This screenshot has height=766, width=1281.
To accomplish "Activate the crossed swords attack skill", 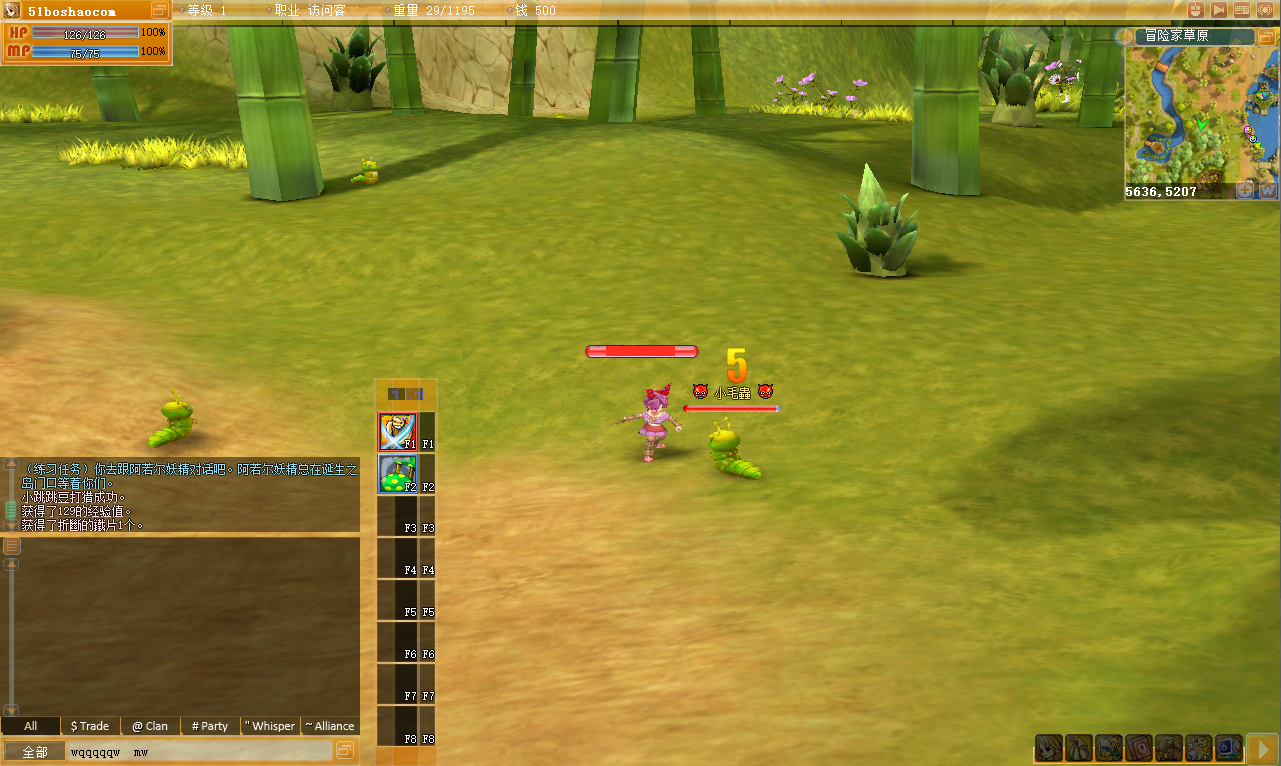I will point(397,432).
